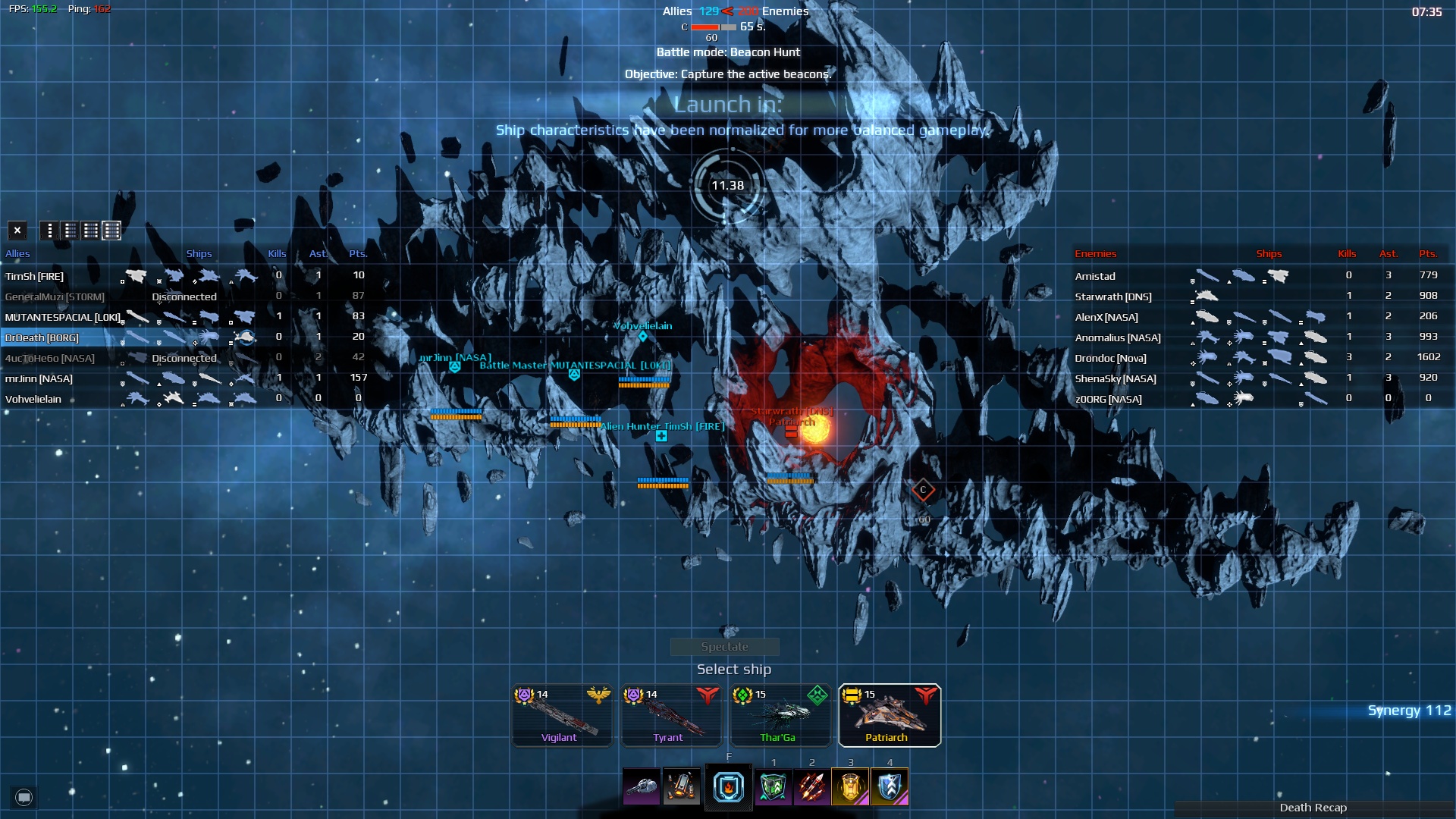Switch scoreboard to compact single-column view
The width and height of the screenshot is (1456, 819).
pyautogui.click(x=50, y=231)
